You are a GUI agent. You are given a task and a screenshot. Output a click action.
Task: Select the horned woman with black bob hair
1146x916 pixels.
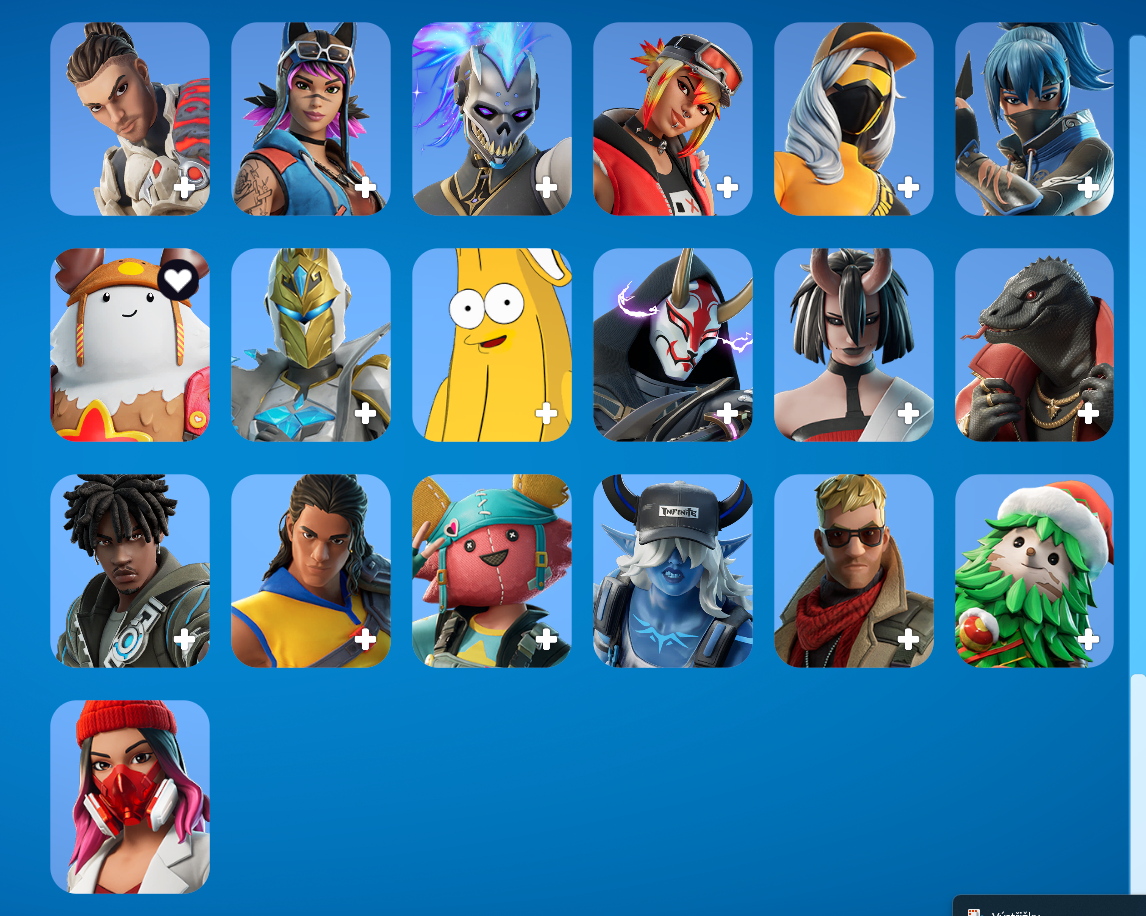(x=853, y=344)
